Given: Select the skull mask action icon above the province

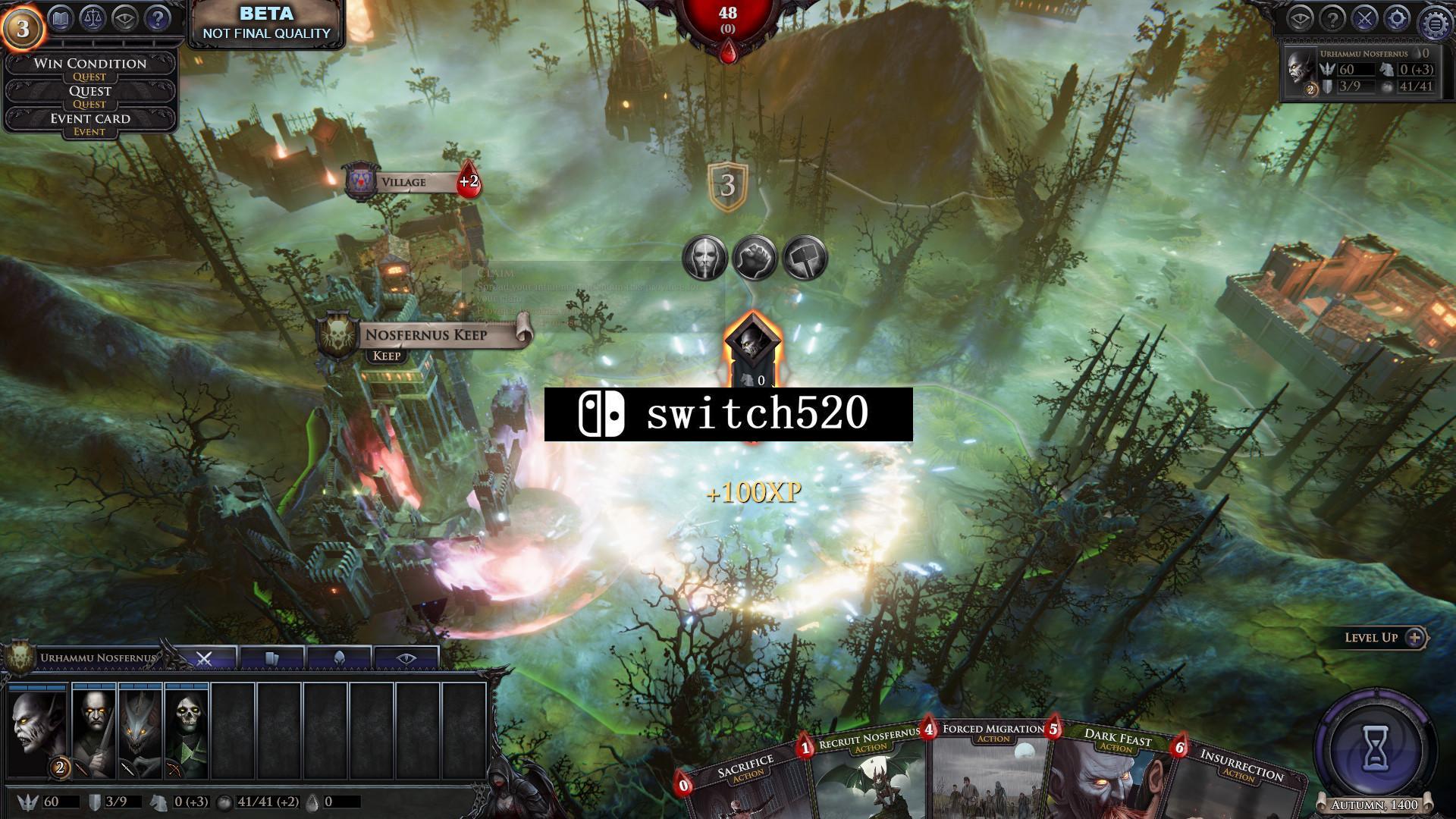Looking at the screenshot, I should 704,258.
